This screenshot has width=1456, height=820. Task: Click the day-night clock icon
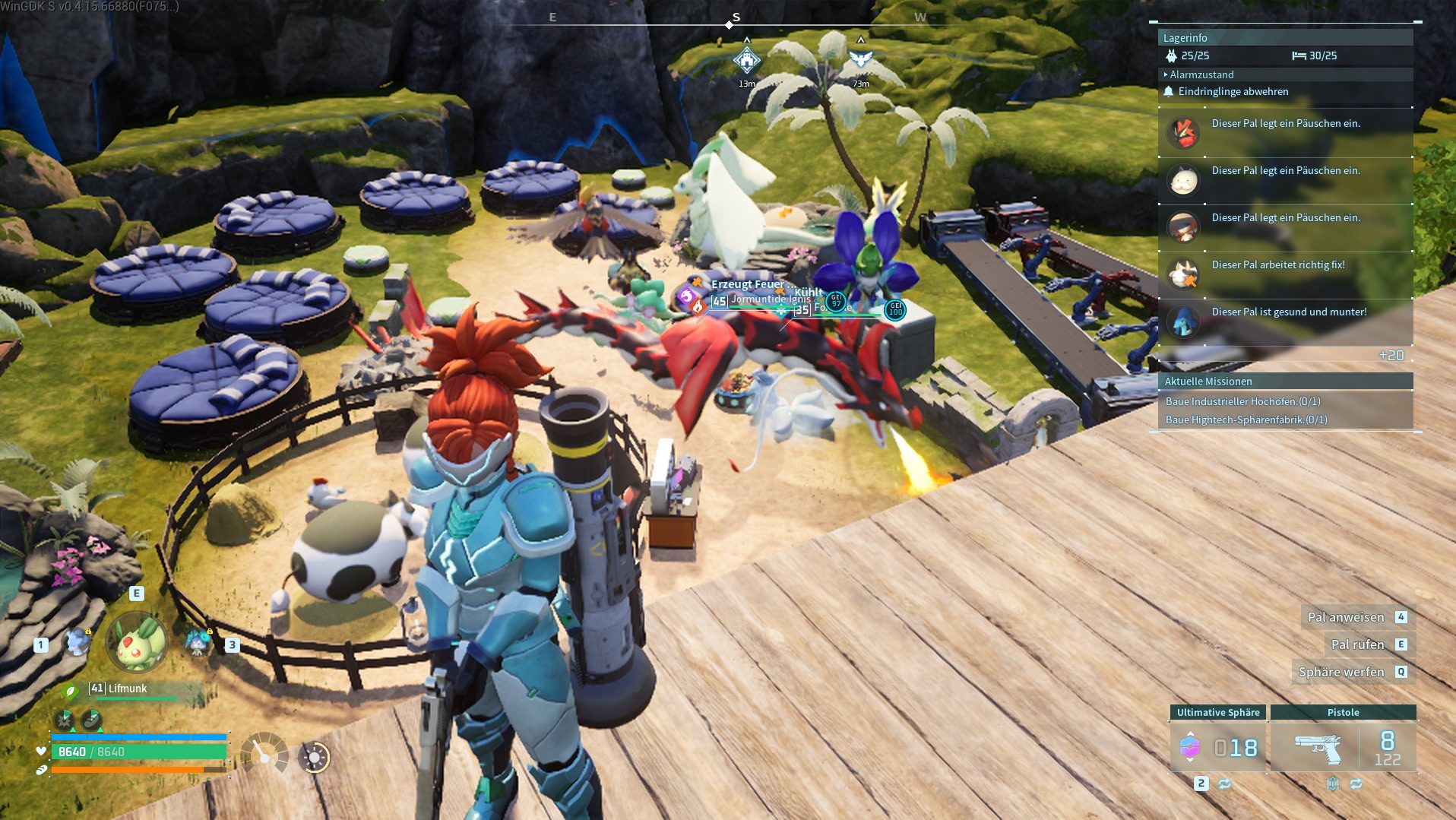pos(315,757)
